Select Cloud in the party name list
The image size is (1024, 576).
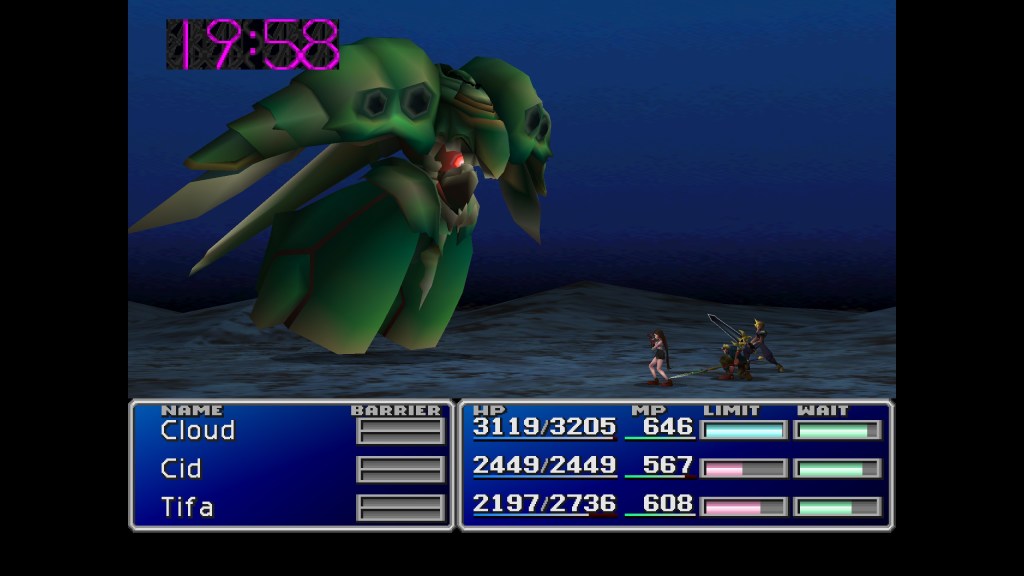198,431
